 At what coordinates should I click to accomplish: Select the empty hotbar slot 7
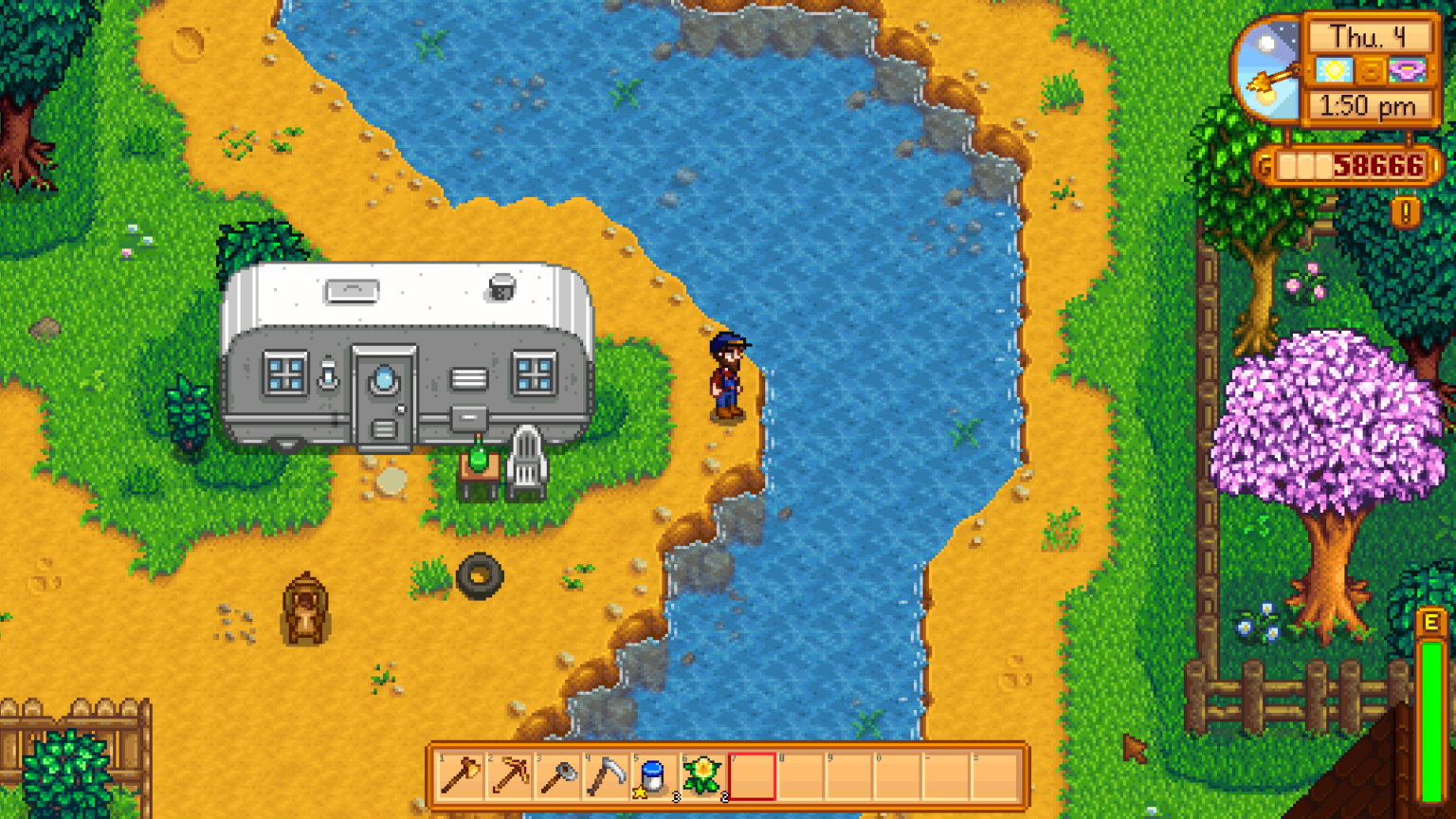point(752,777)
